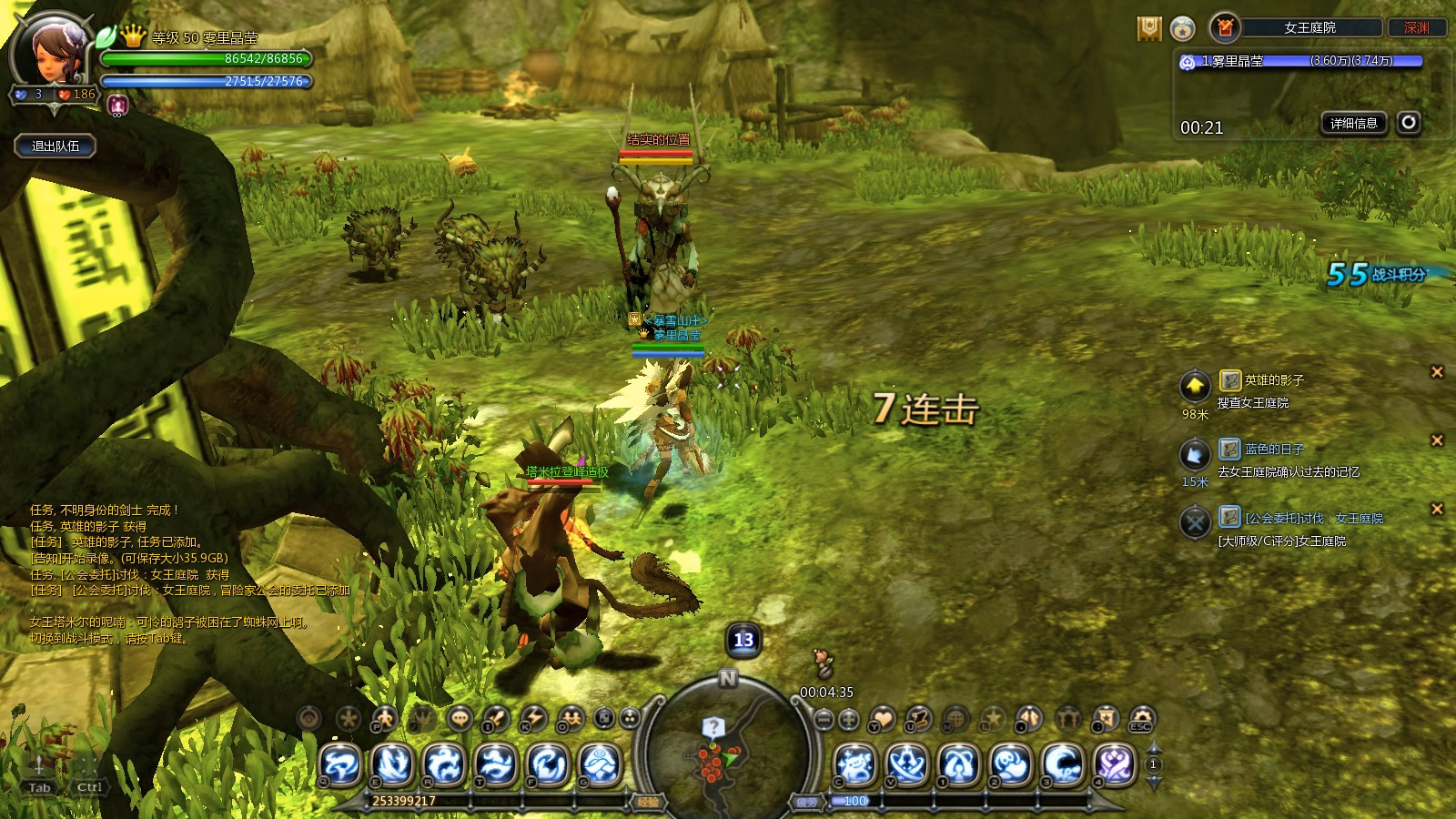Select the 蓝色的日子 quest entry
This screenshot has height=819, width=1456.
[x=1274, y=450]
